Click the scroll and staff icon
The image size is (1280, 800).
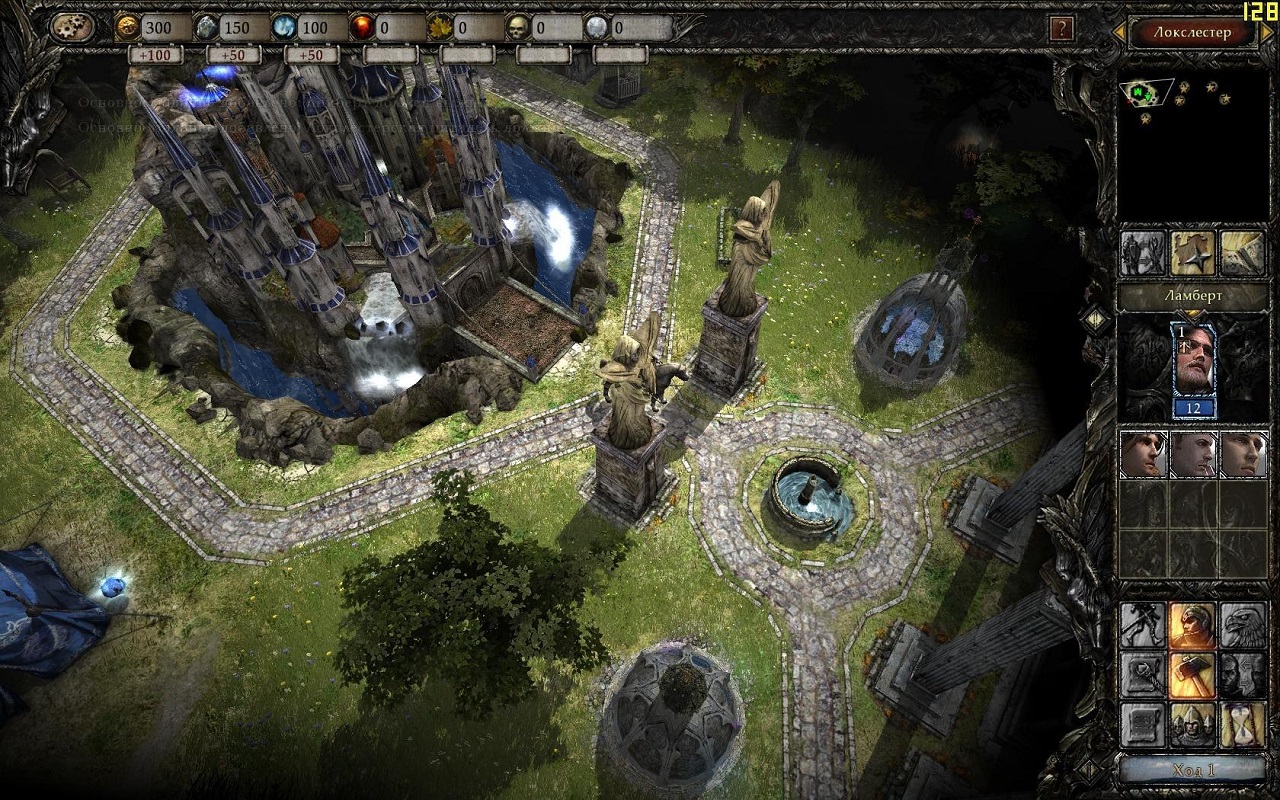tap(1143, 675)
